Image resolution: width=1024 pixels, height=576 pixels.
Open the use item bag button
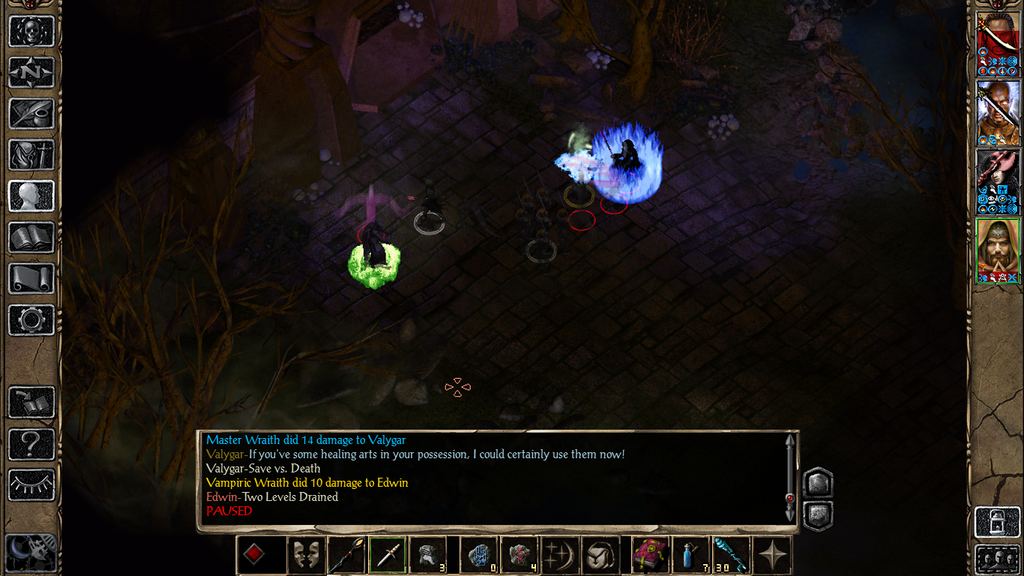pos(599,555)
